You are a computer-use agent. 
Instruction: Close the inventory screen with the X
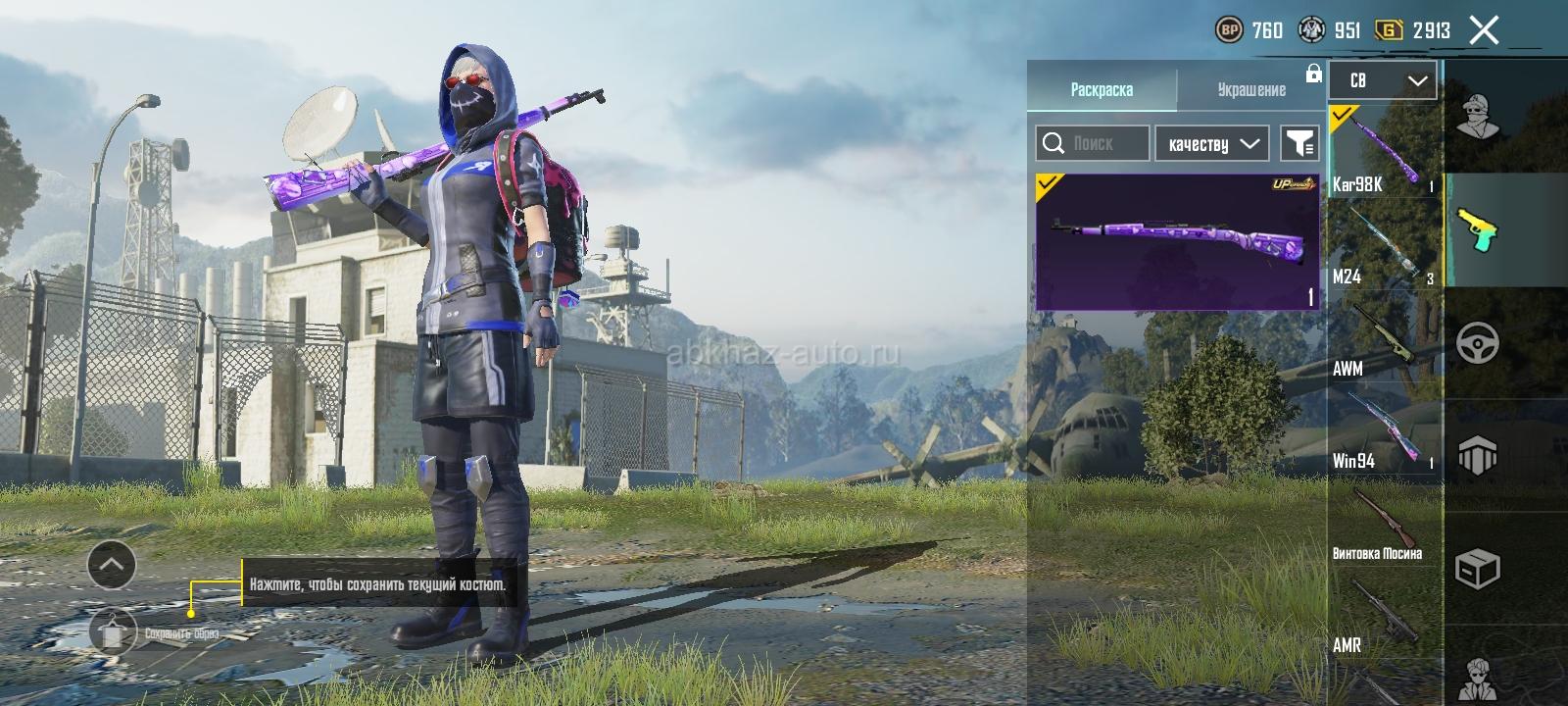click(x=1484, y=30)
